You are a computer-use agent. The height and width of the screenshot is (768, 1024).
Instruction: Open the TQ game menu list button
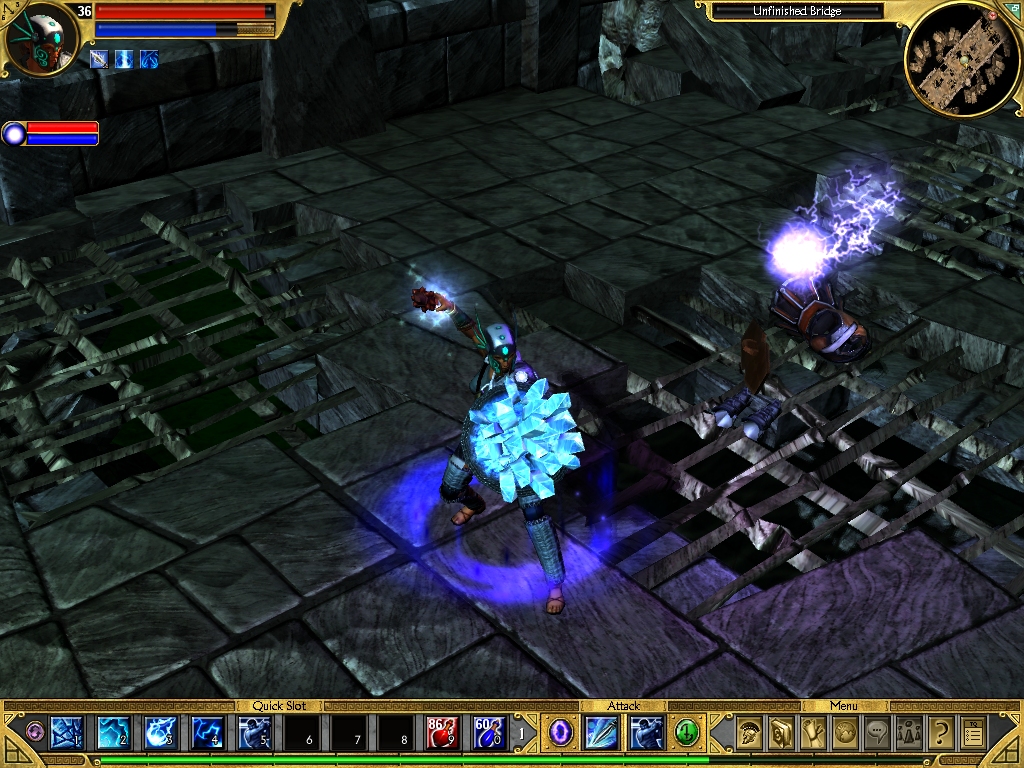(973, 733)
